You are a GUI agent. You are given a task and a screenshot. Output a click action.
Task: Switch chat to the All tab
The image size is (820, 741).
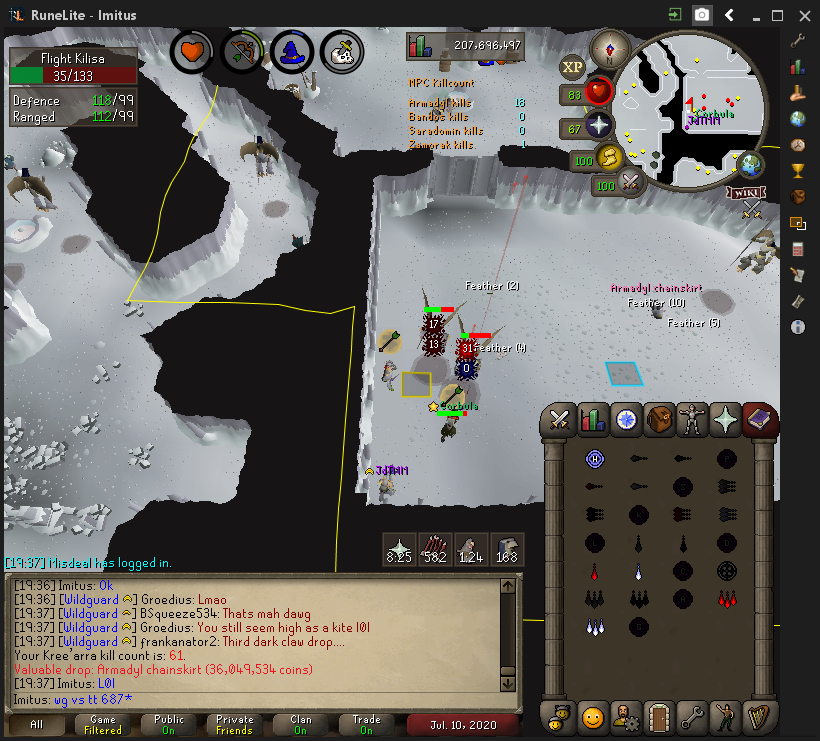pyautogui.click(x=37, y=724)
